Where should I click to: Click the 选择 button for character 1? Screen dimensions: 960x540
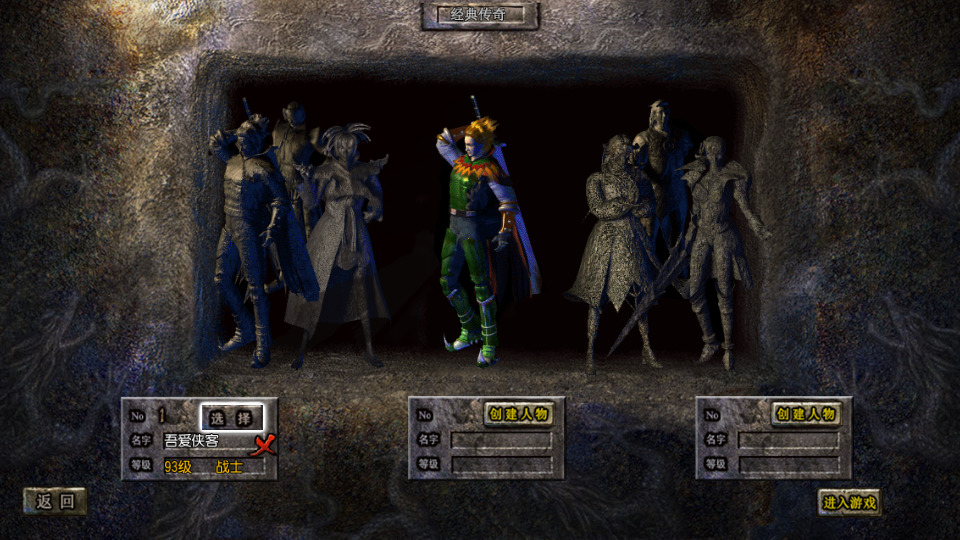[x=232, y=416]
